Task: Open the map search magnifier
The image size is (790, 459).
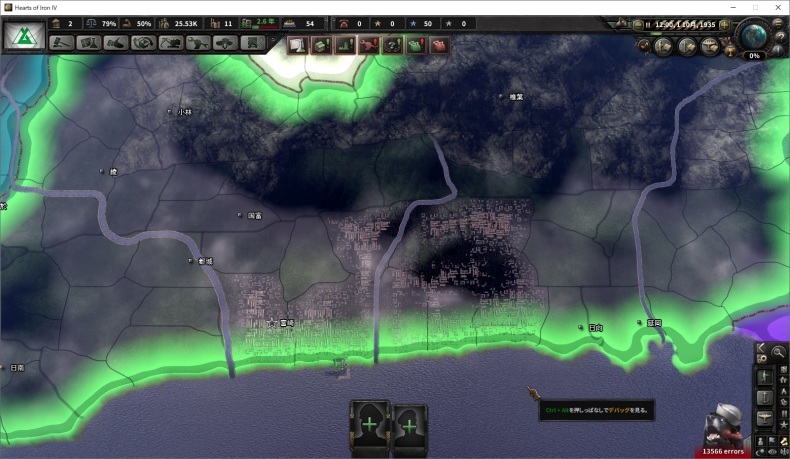Action: (779, 352)
